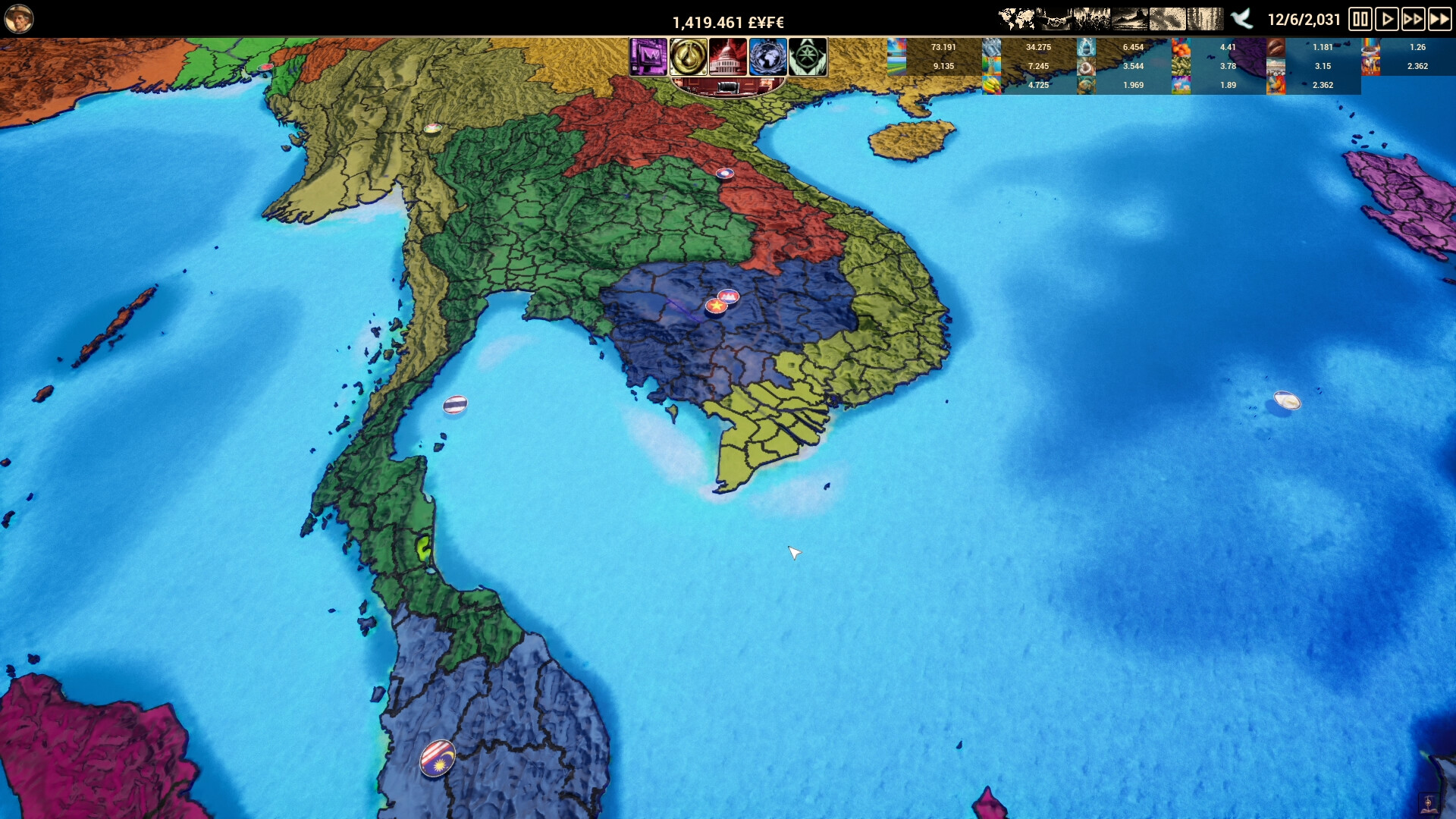Click the coconut resource icon
This screenshot has width=1456, height=819.
tap(1085, 67)
